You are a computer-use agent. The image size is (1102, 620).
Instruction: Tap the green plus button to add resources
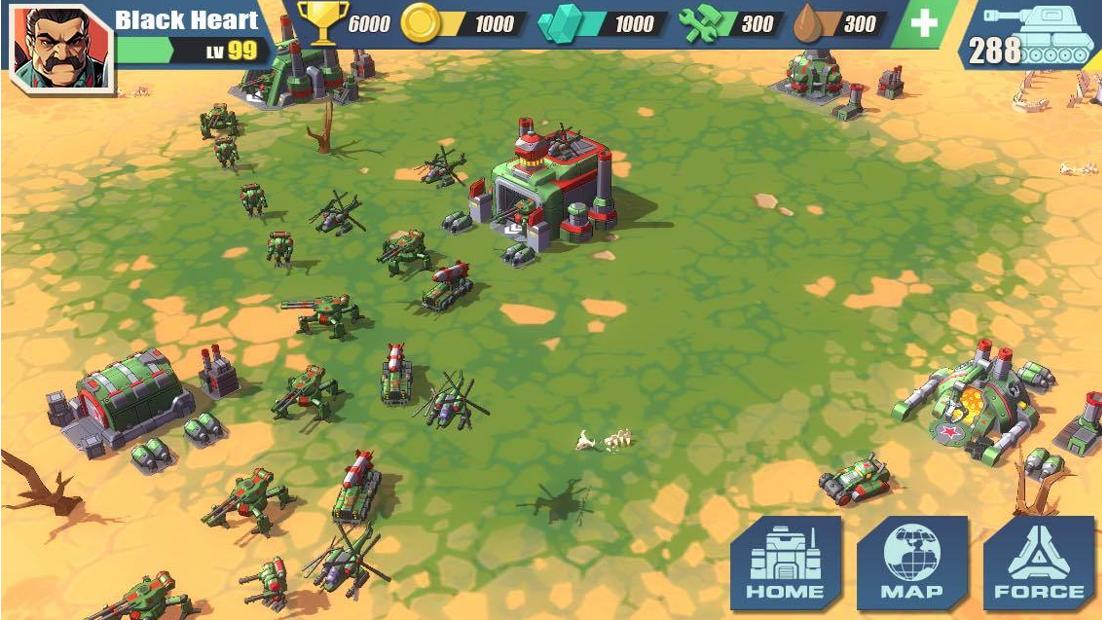pos(923,24)
